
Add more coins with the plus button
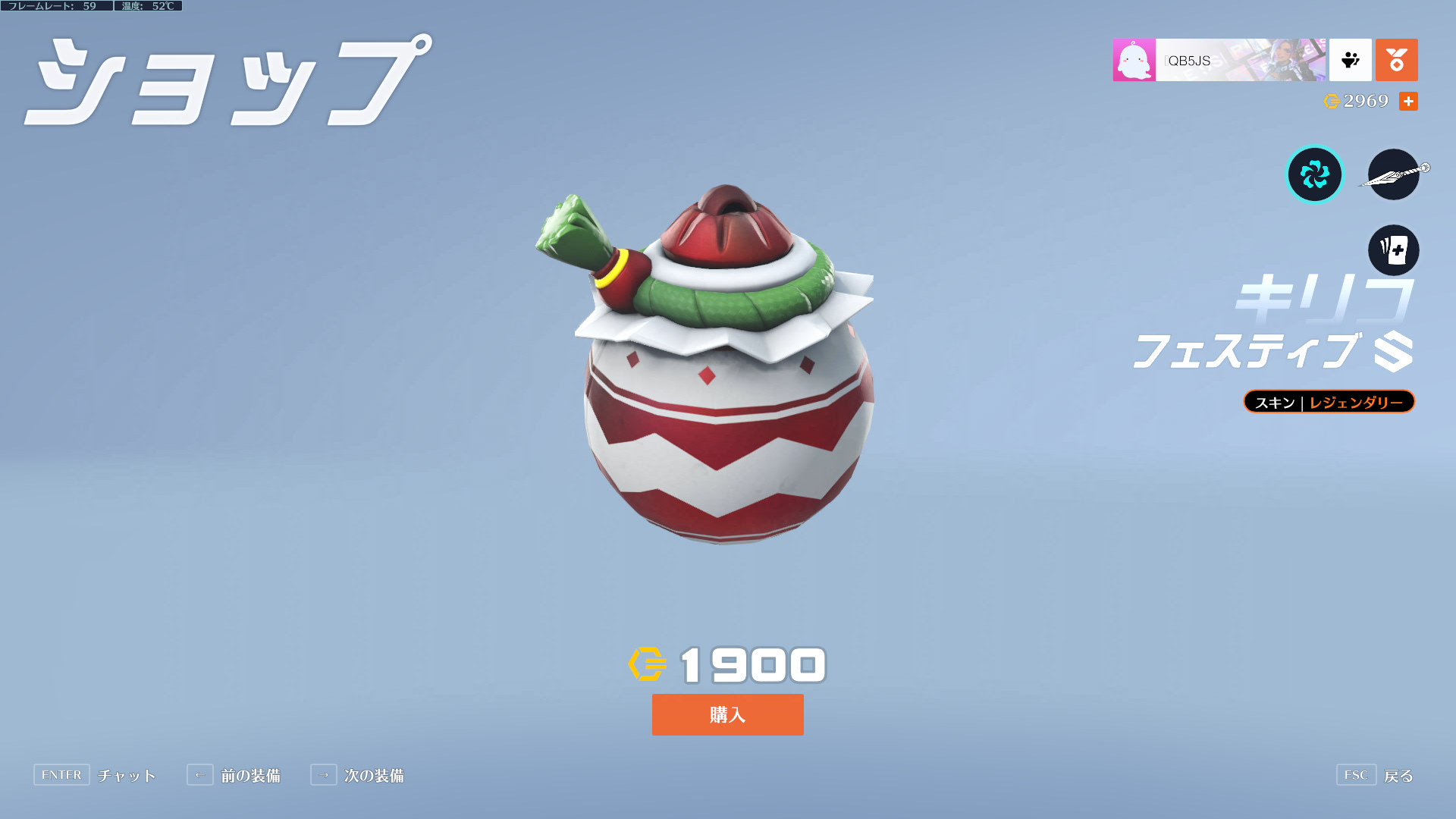tap(1408, 102)
